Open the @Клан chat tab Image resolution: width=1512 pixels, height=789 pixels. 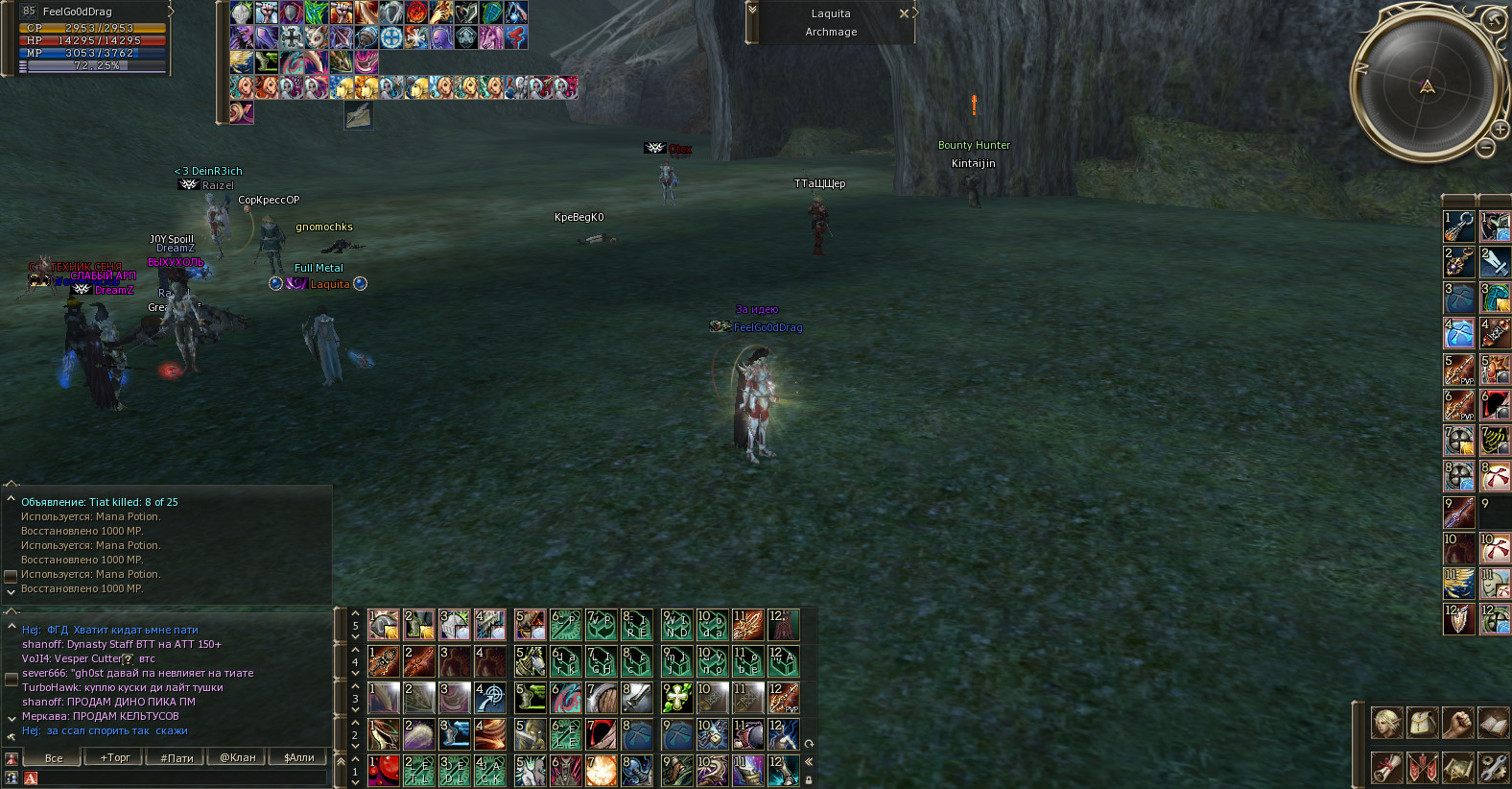238,757
